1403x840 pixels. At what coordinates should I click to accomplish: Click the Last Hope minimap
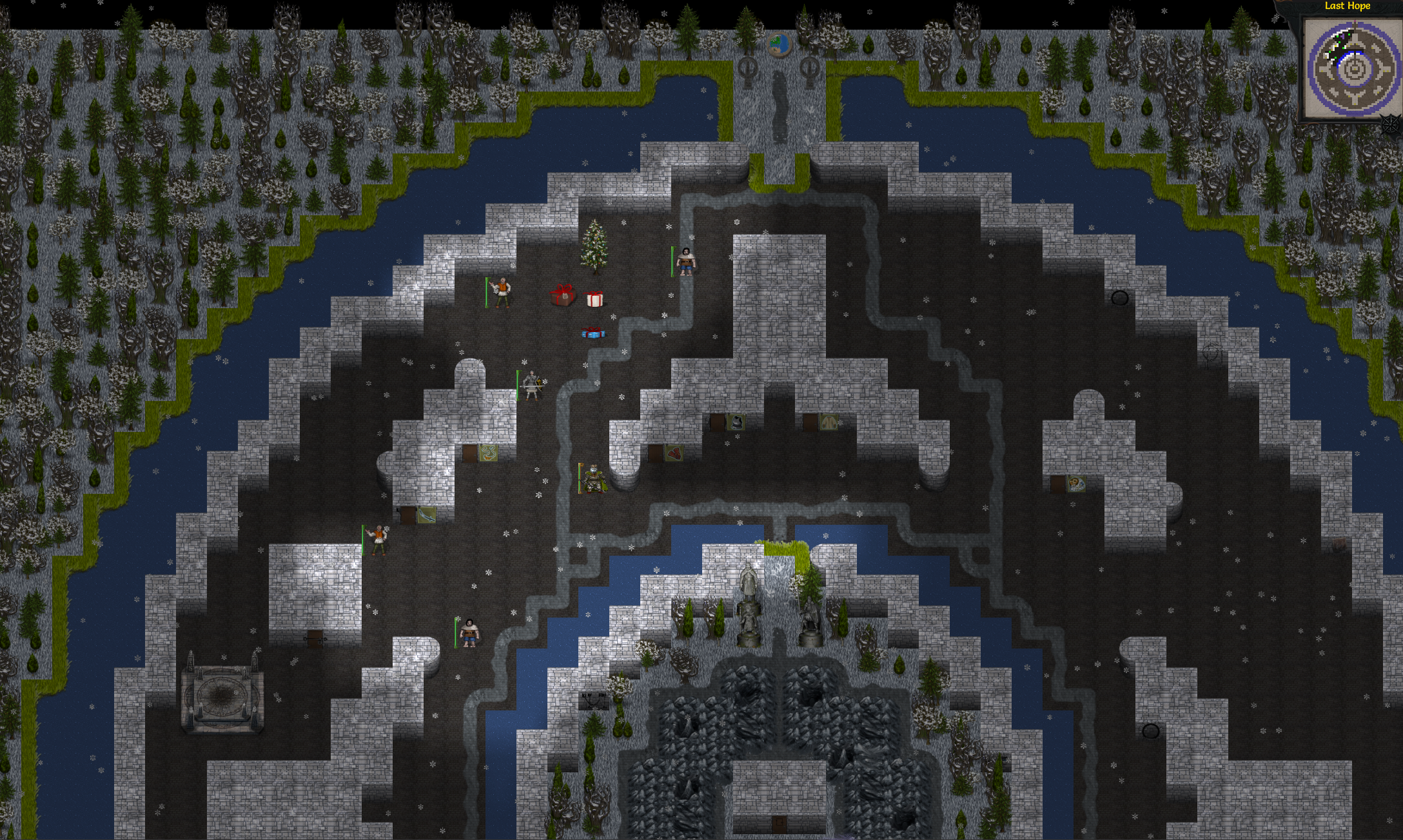[1353, 68]
